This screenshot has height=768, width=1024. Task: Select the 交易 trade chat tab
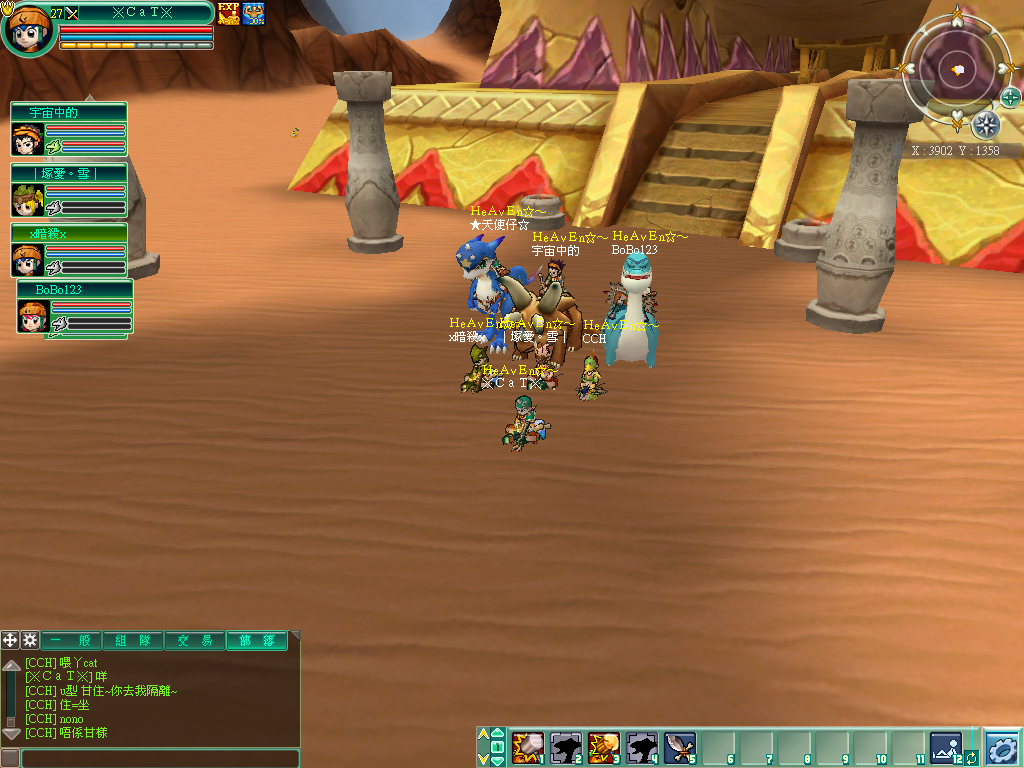pyautogui.click(x=194, y=640)
